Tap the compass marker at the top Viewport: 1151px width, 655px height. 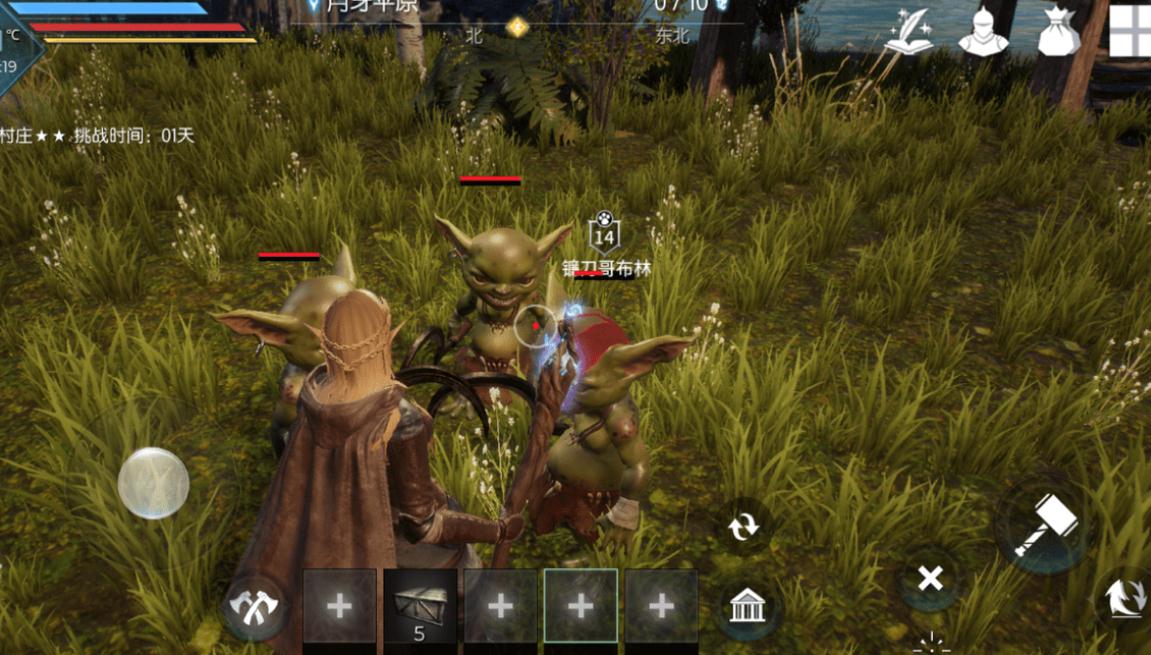[x=516, y=27]
